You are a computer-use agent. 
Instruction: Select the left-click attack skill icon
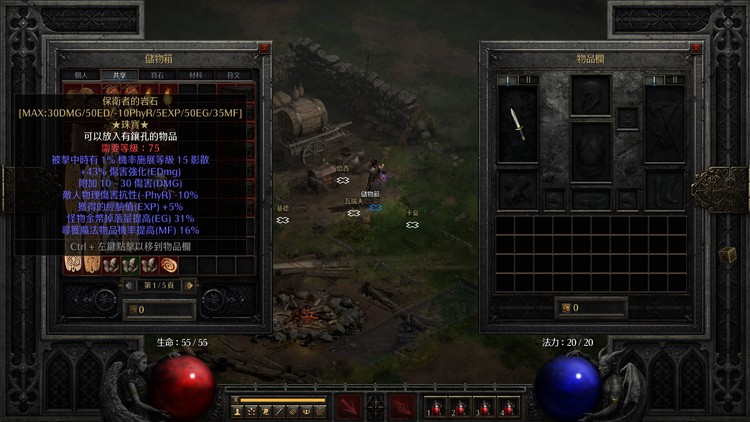pos(349,406)
